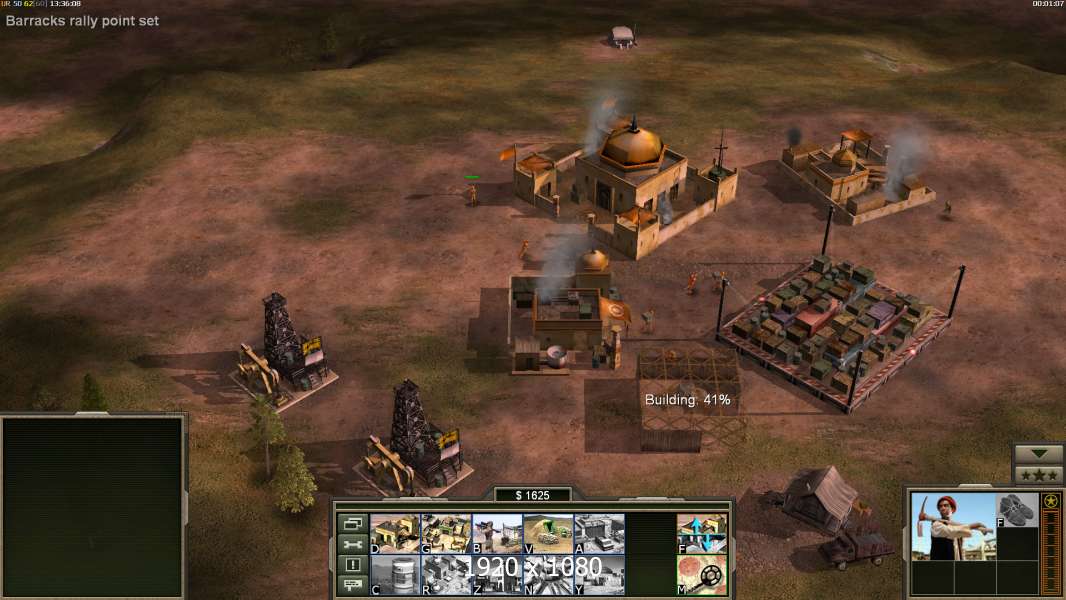Viewport: 1066px width, 600px height.
Task: Select the greyed build icon labeled Y
Action: pos(599,575)
